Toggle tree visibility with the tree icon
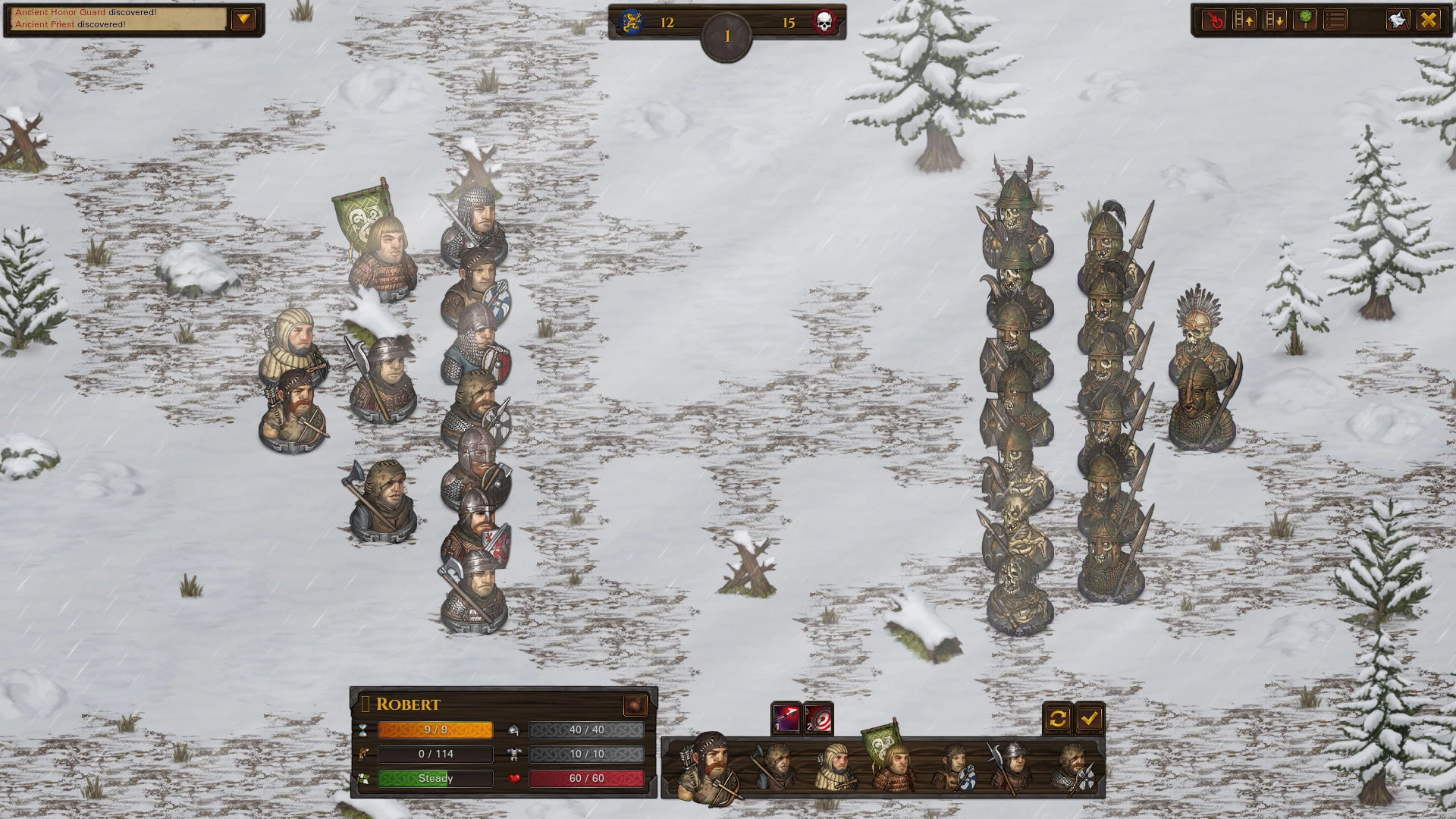1456x819 pixels. [x=1305, y=20]
